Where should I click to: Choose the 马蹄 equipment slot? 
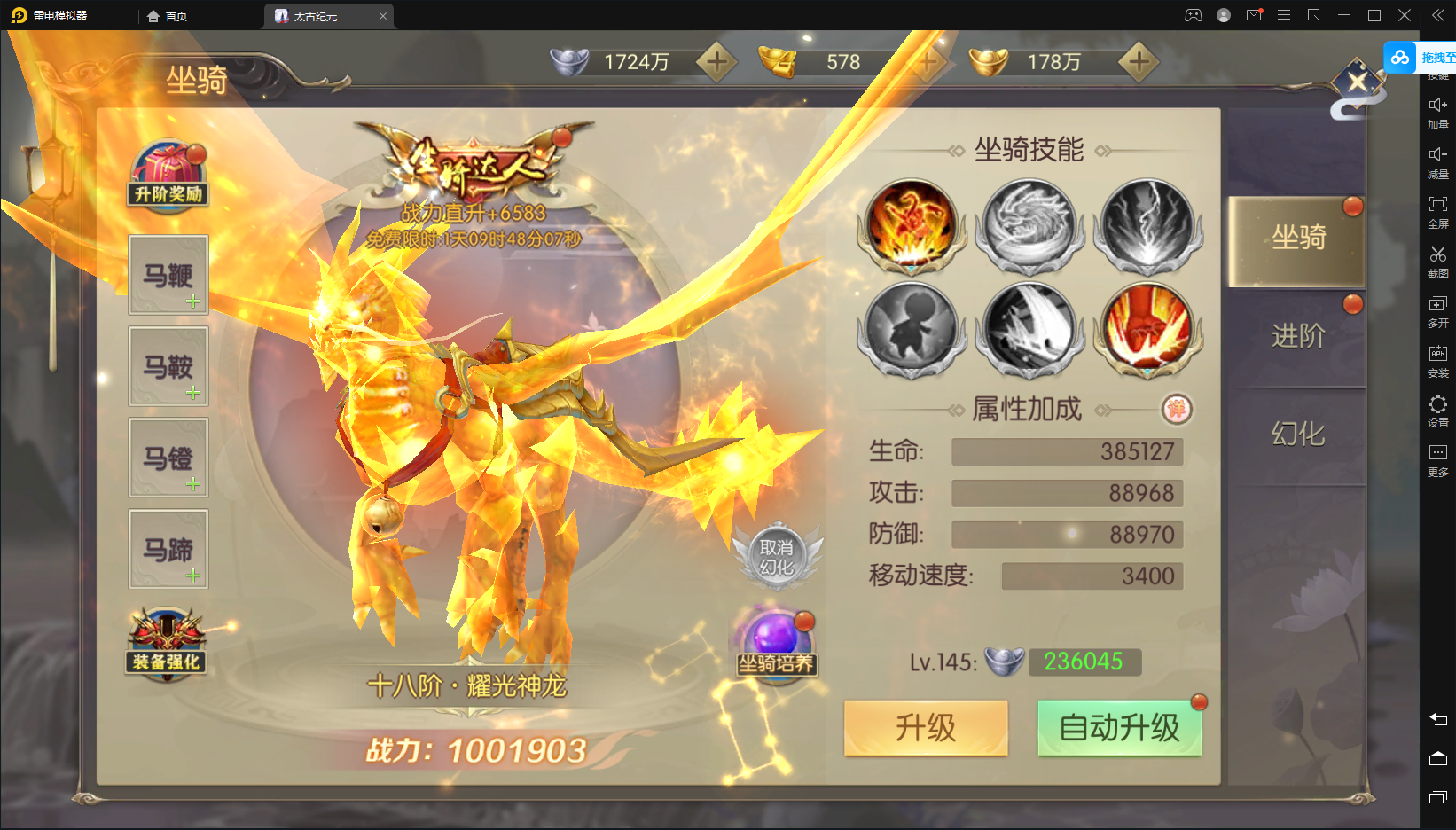pos(168,549)
